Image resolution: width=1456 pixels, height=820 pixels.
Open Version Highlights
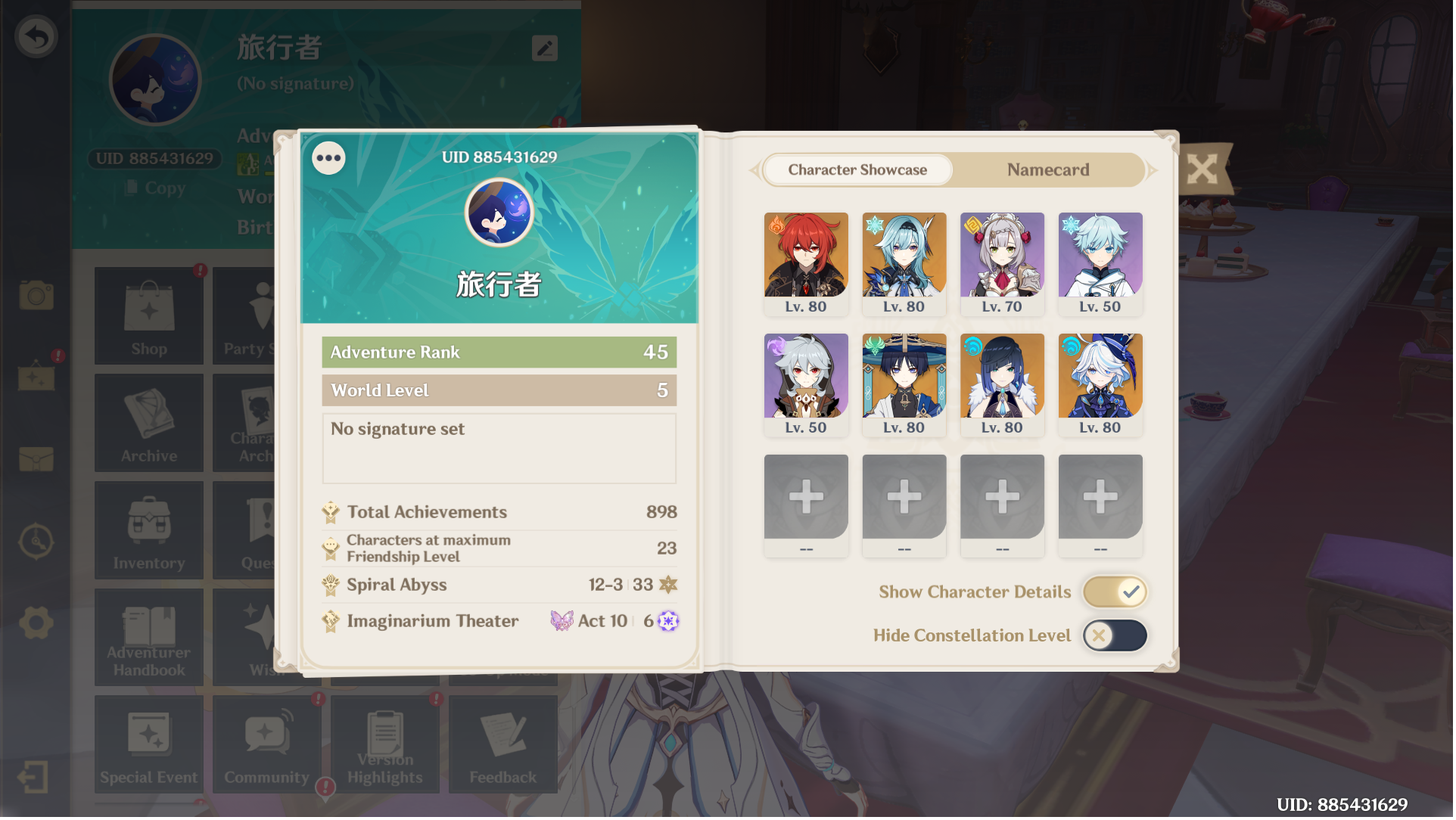385,744
